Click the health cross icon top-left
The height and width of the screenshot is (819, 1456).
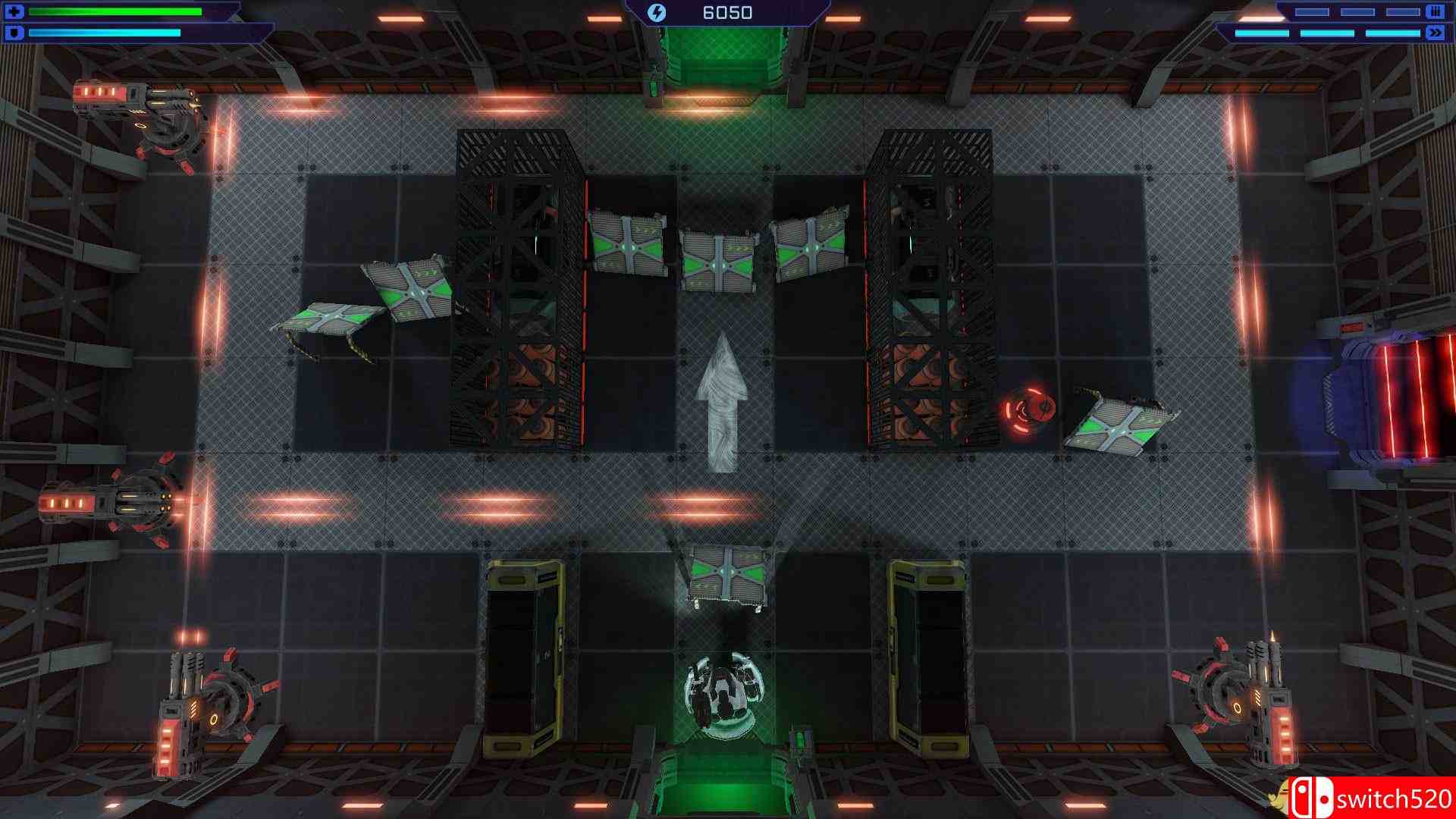pyautogui.click(x=14, y=12)
